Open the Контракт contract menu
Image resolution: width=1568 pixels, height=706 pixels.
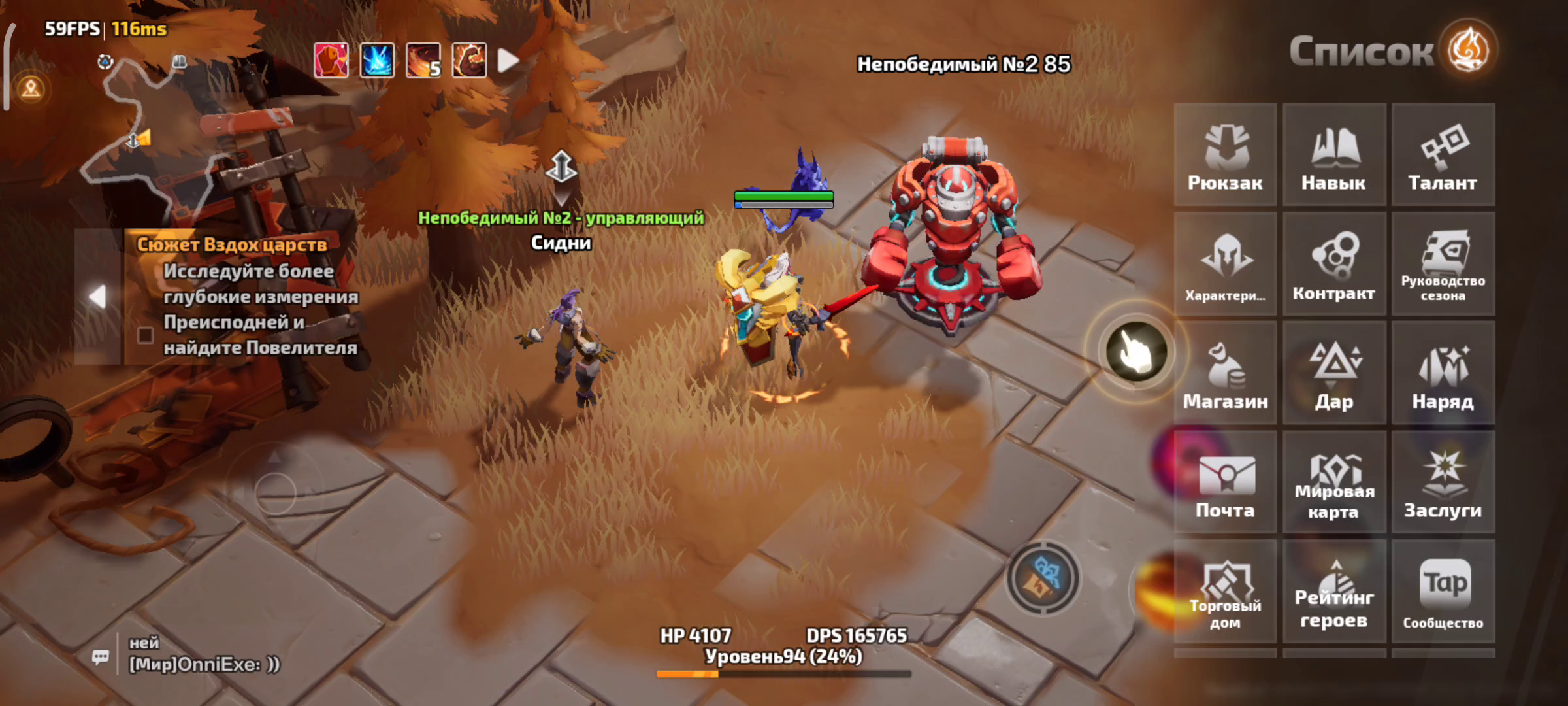(x=1334, y=264)
